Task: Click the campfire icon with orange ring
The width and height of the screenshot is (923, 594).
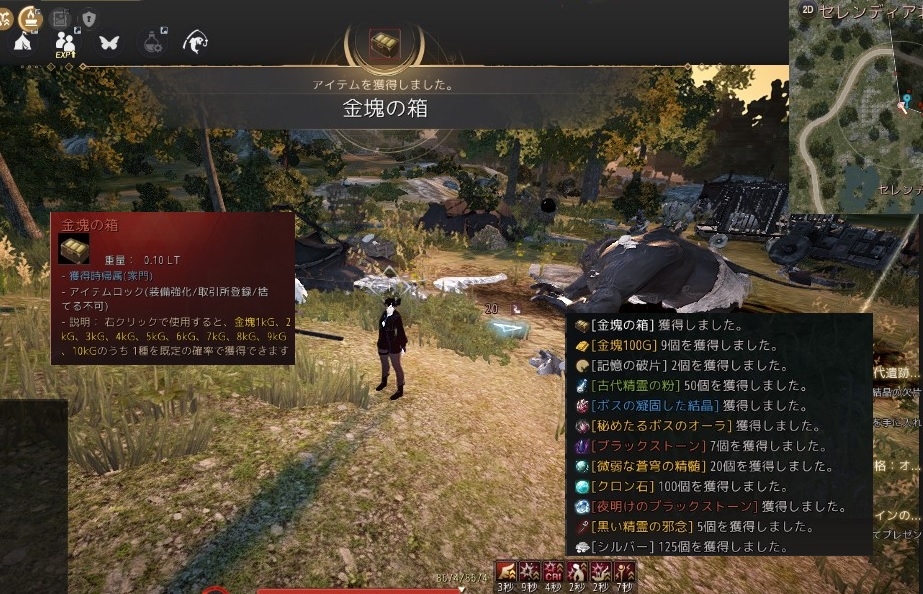Action: click(31, 17)
